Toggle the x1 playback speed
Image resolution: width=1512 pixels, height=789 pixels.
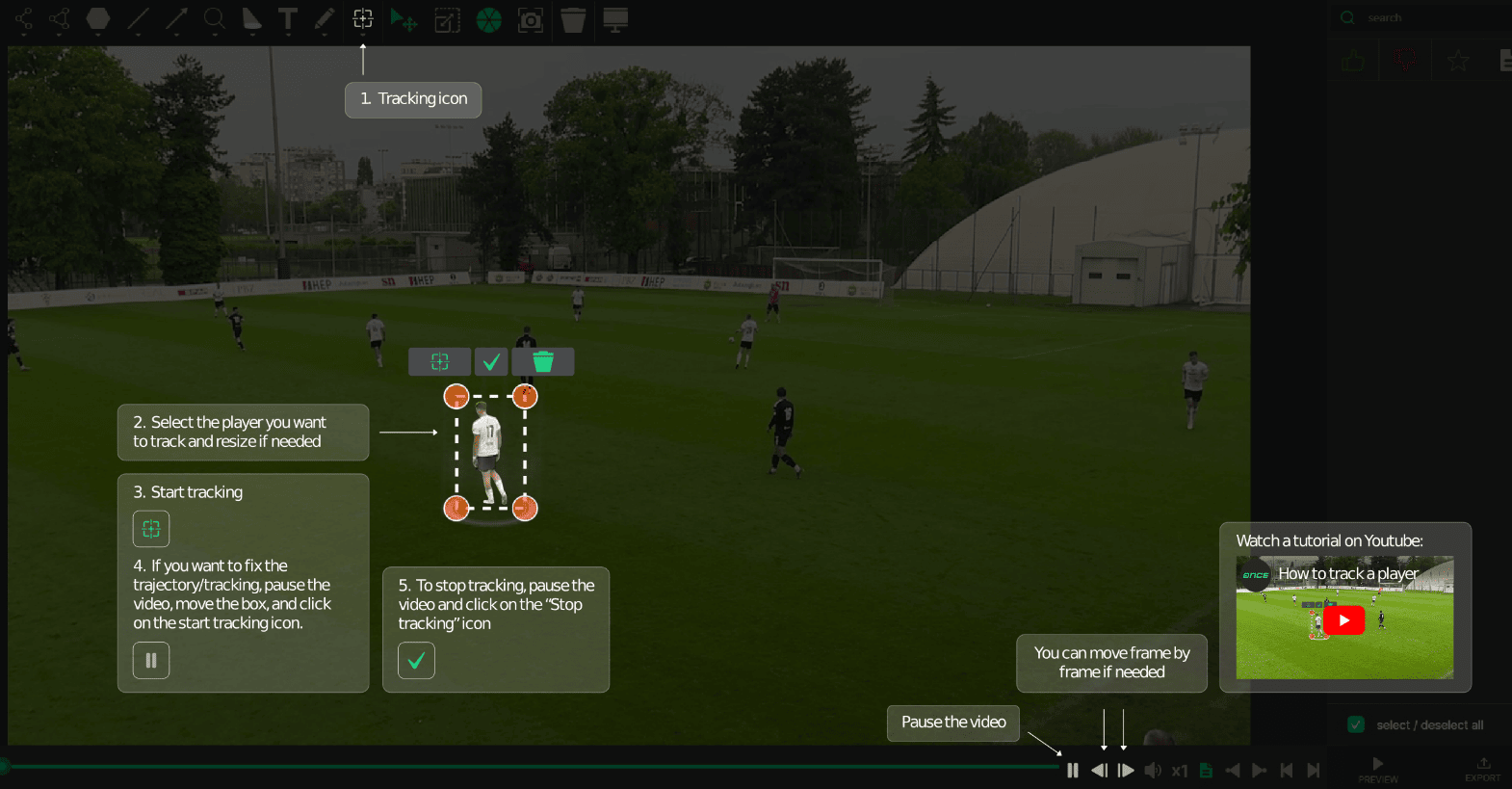tap(1180, 770)
